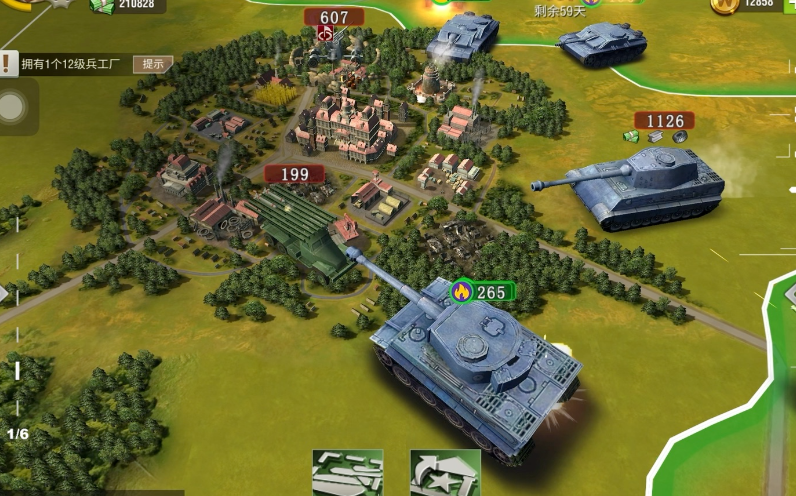Open the weapons build icon at bottom
This screenshot has width=796, height=496.
tap(347, 473)
